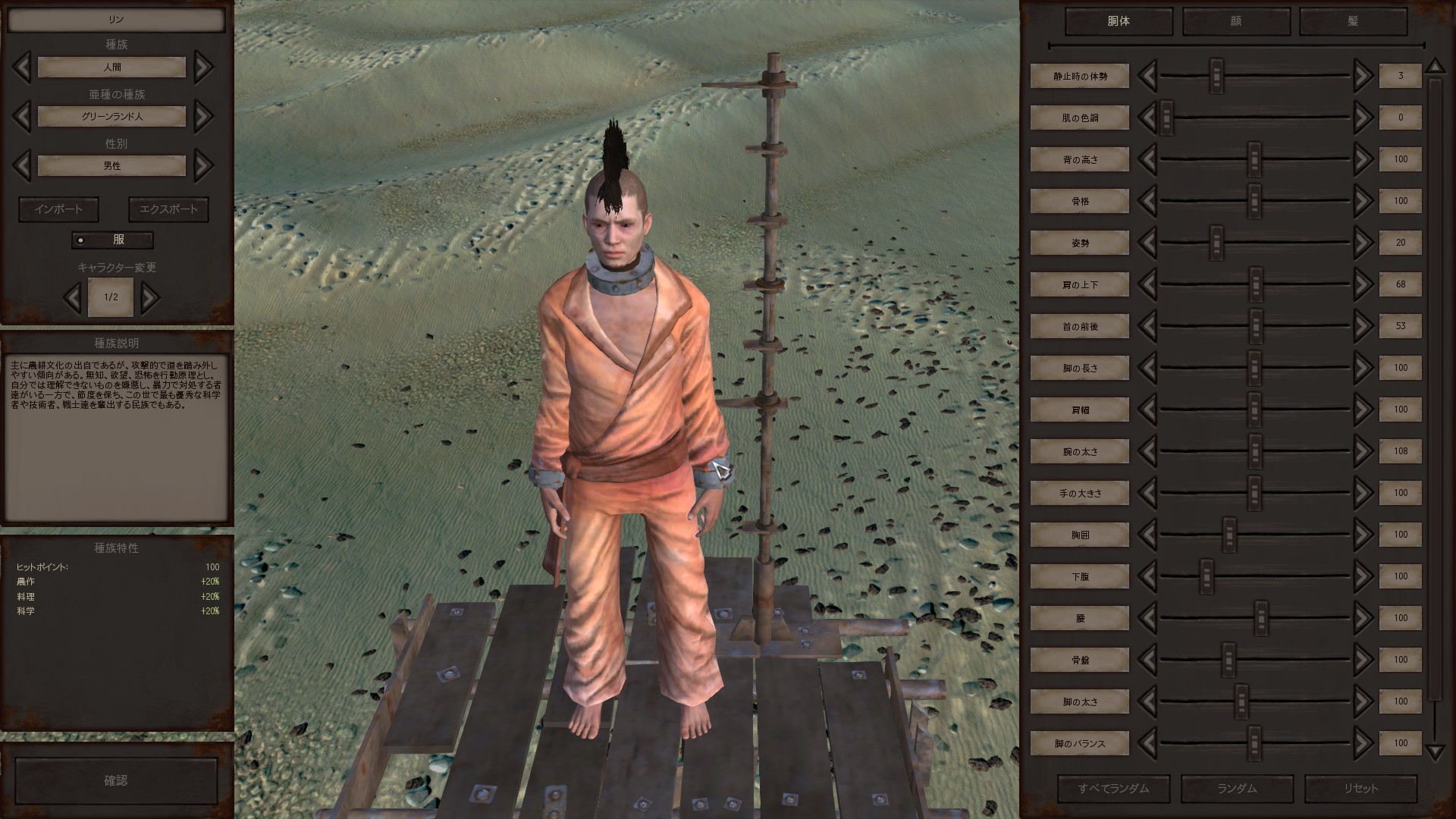Click the ランダム random button
1456x819 pixels.
click(1237, 789)
